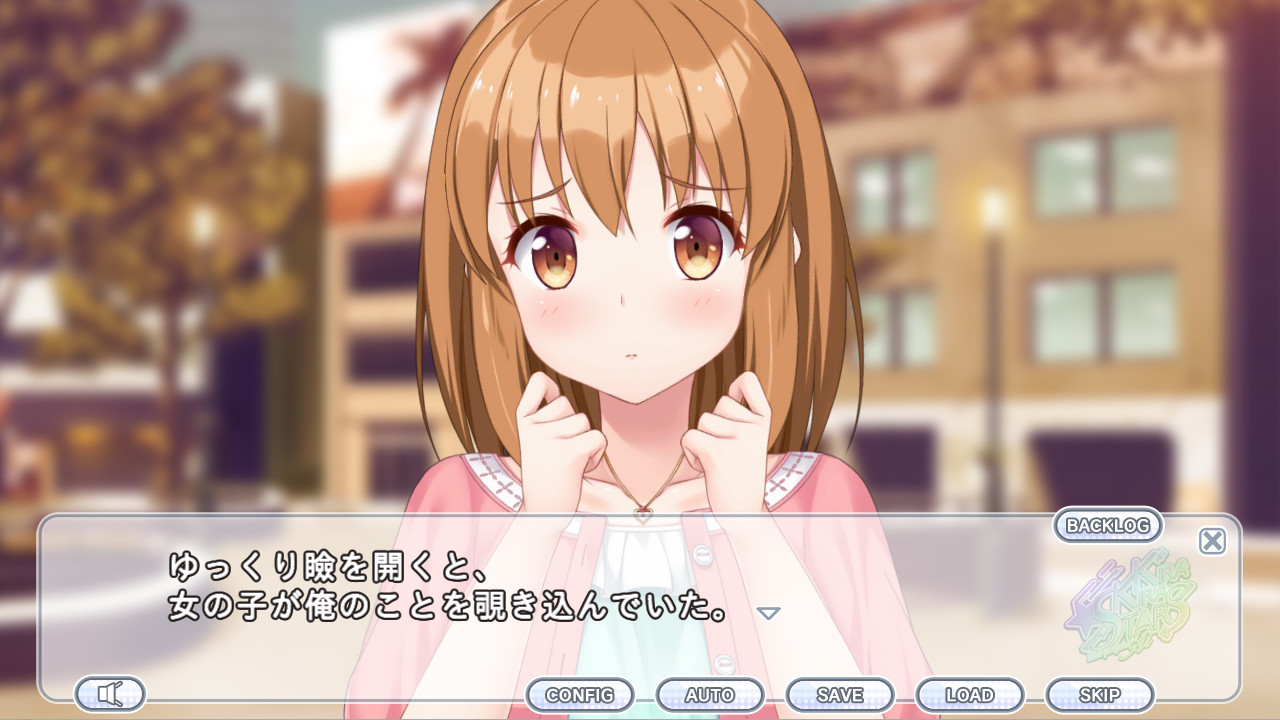Click the X icon to hide dialogue window
The width and height of the screenshot is (1280, 720).
(x=1211, y=540)
